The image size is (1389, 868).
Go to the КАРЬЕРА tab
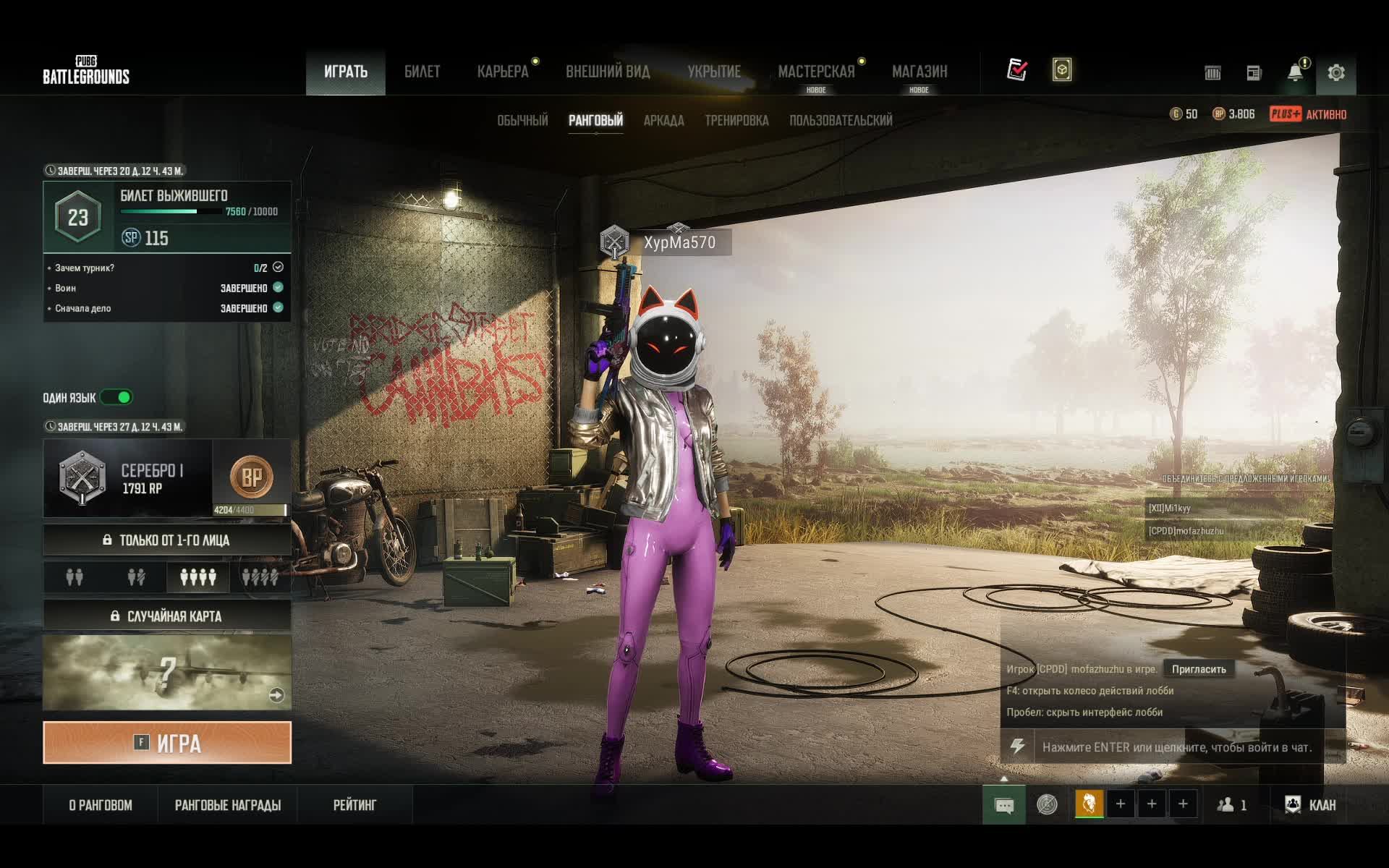[503, 72]
